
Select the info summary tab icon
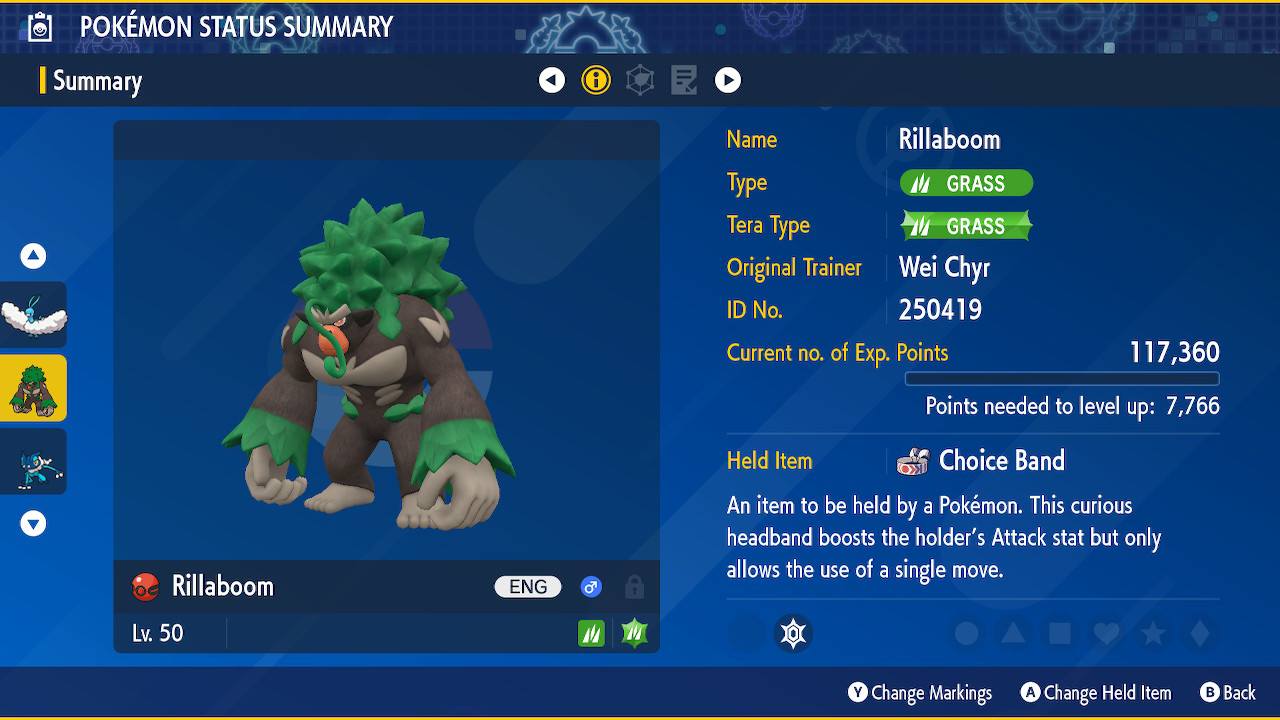point(596,80)
